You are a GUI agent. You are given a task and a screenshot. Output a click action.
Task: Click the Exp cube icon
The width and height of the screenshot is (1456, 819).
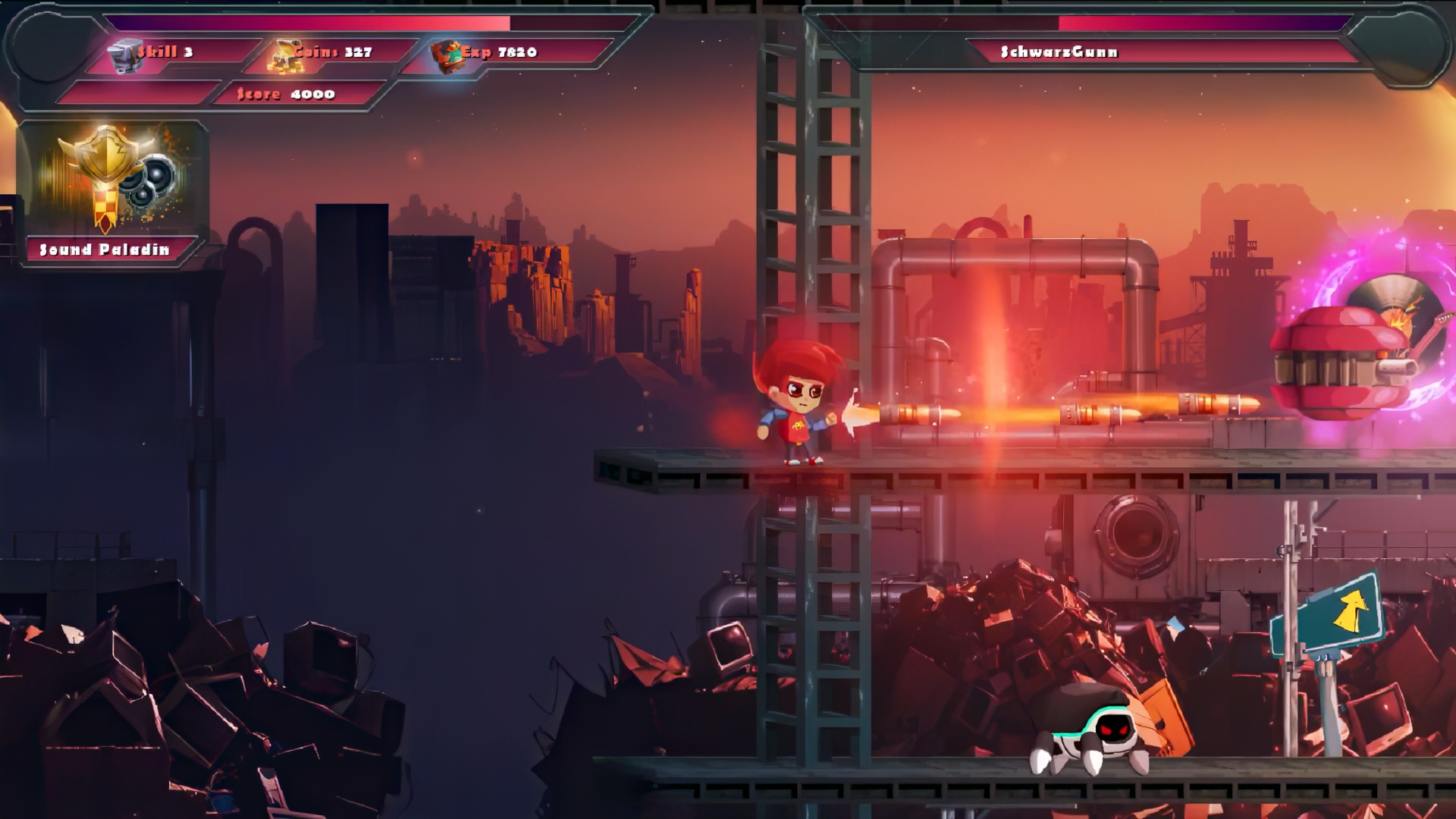(x=447, y=55)
